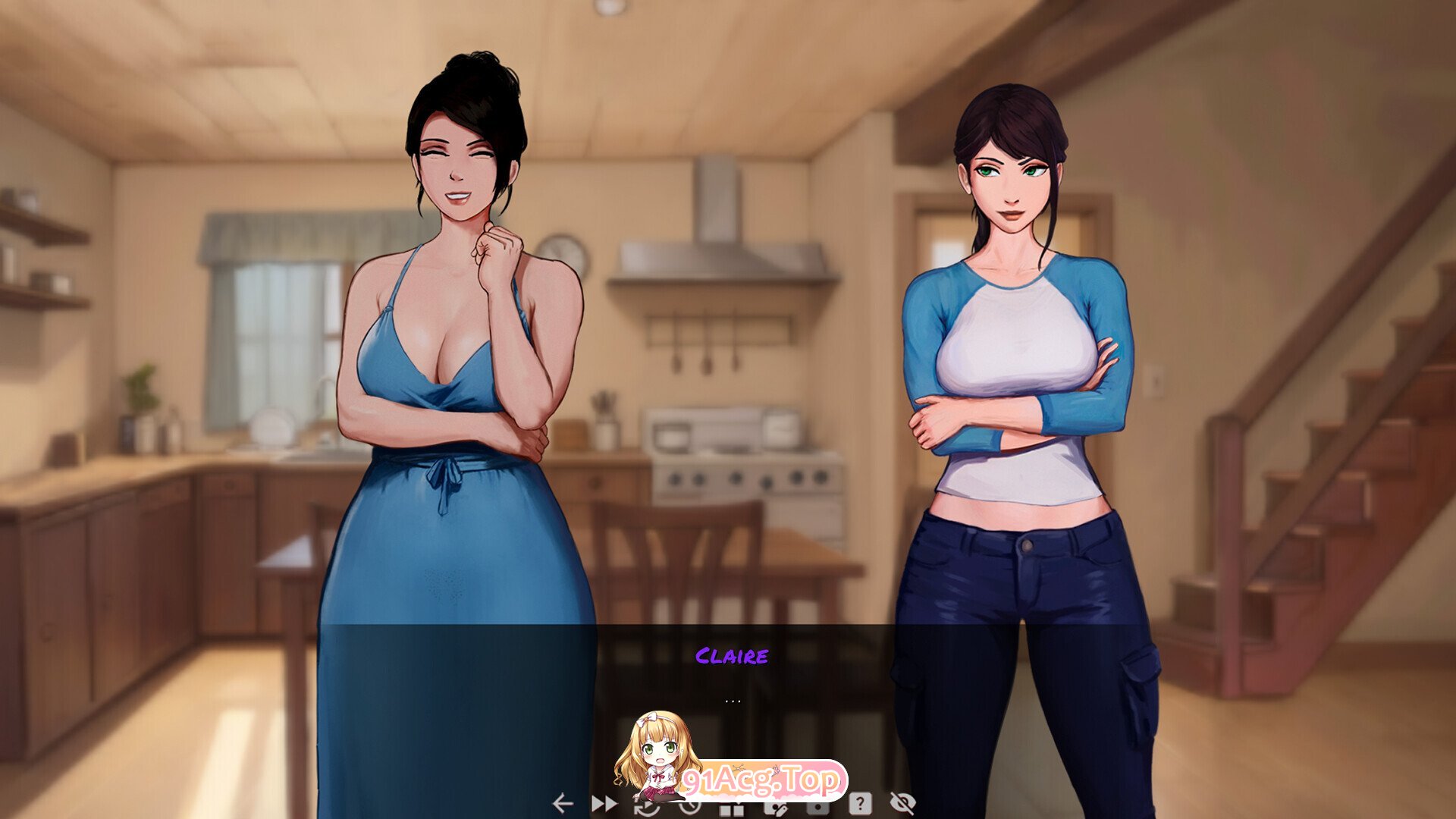
Task: Click the square dot icon in quick menu
Action: click(817, 807)
